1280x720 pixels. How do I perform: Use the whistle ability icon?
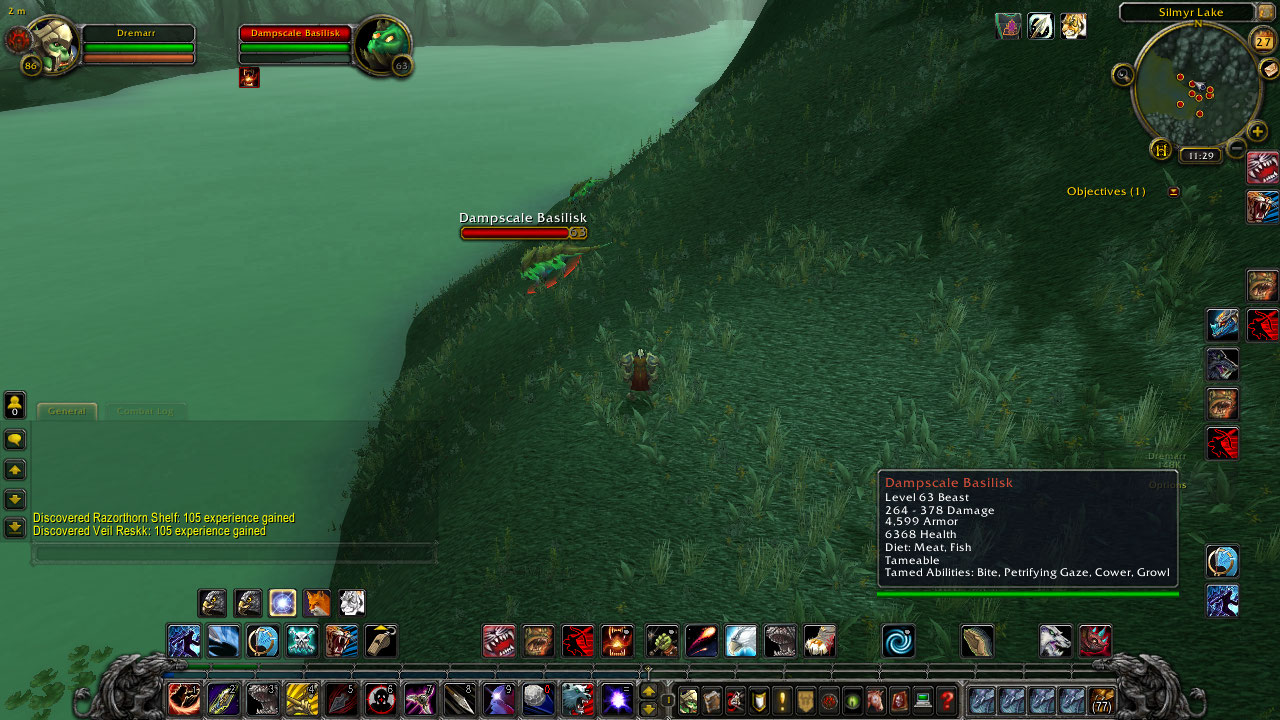[380, 641]
